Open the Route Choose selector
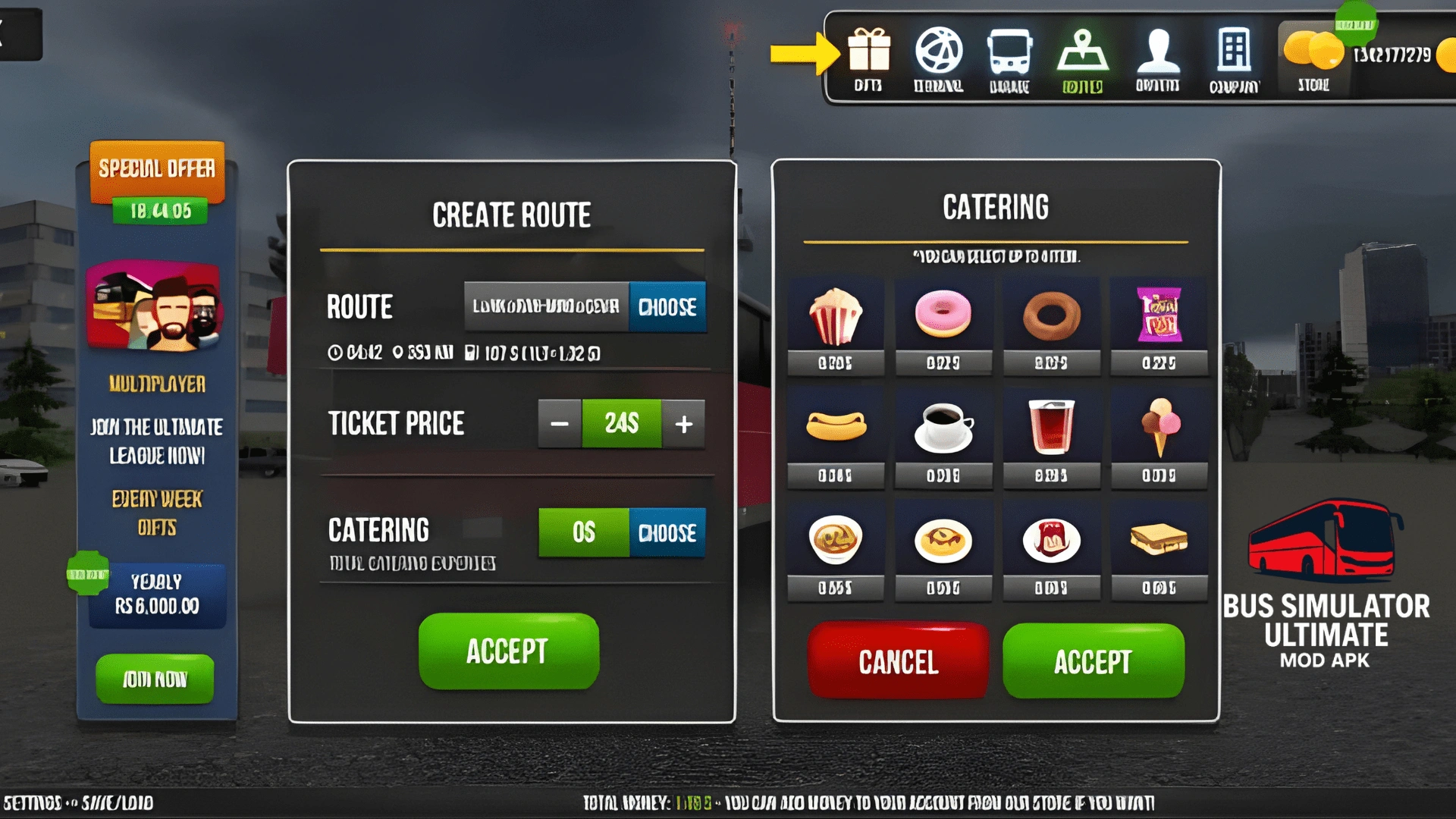This screenshot has height=819, width=1456. (667, 308)
